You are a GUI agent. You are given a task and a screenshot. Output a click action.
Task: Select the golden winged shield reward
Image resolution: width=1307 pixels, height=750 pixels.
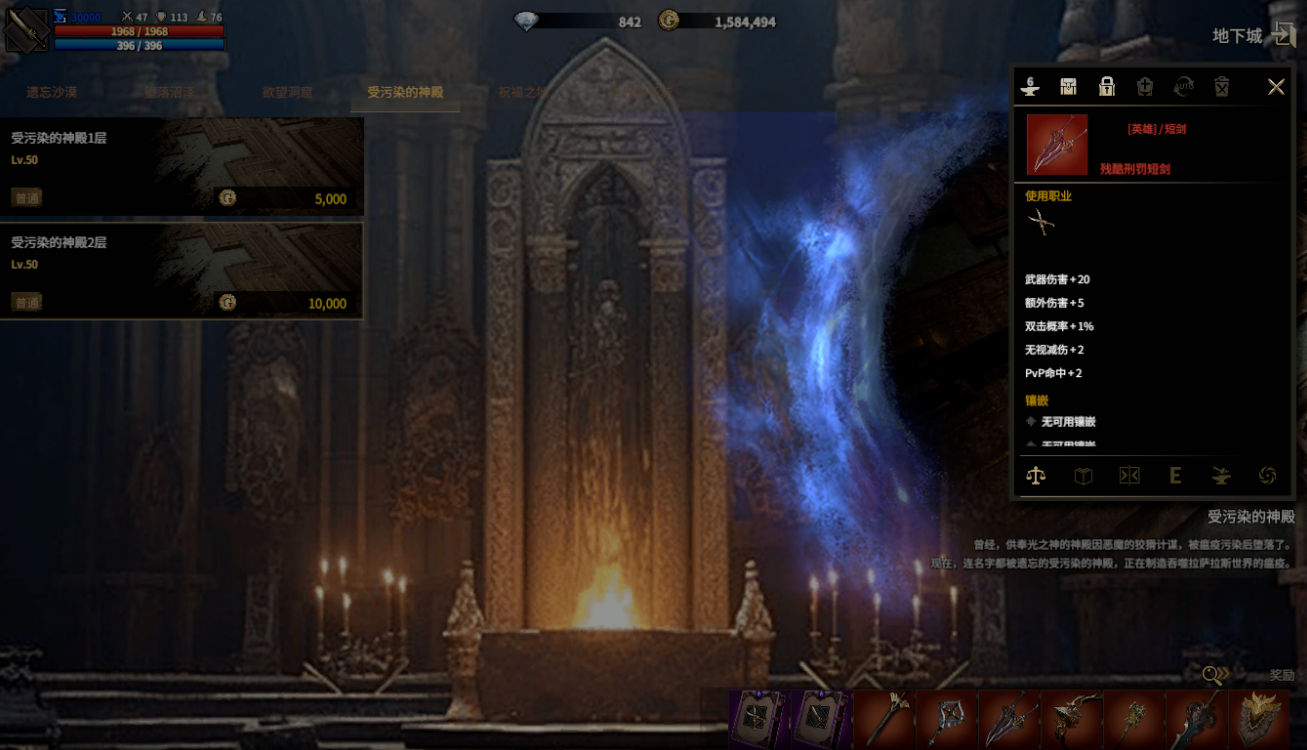tap(1259, 719)
